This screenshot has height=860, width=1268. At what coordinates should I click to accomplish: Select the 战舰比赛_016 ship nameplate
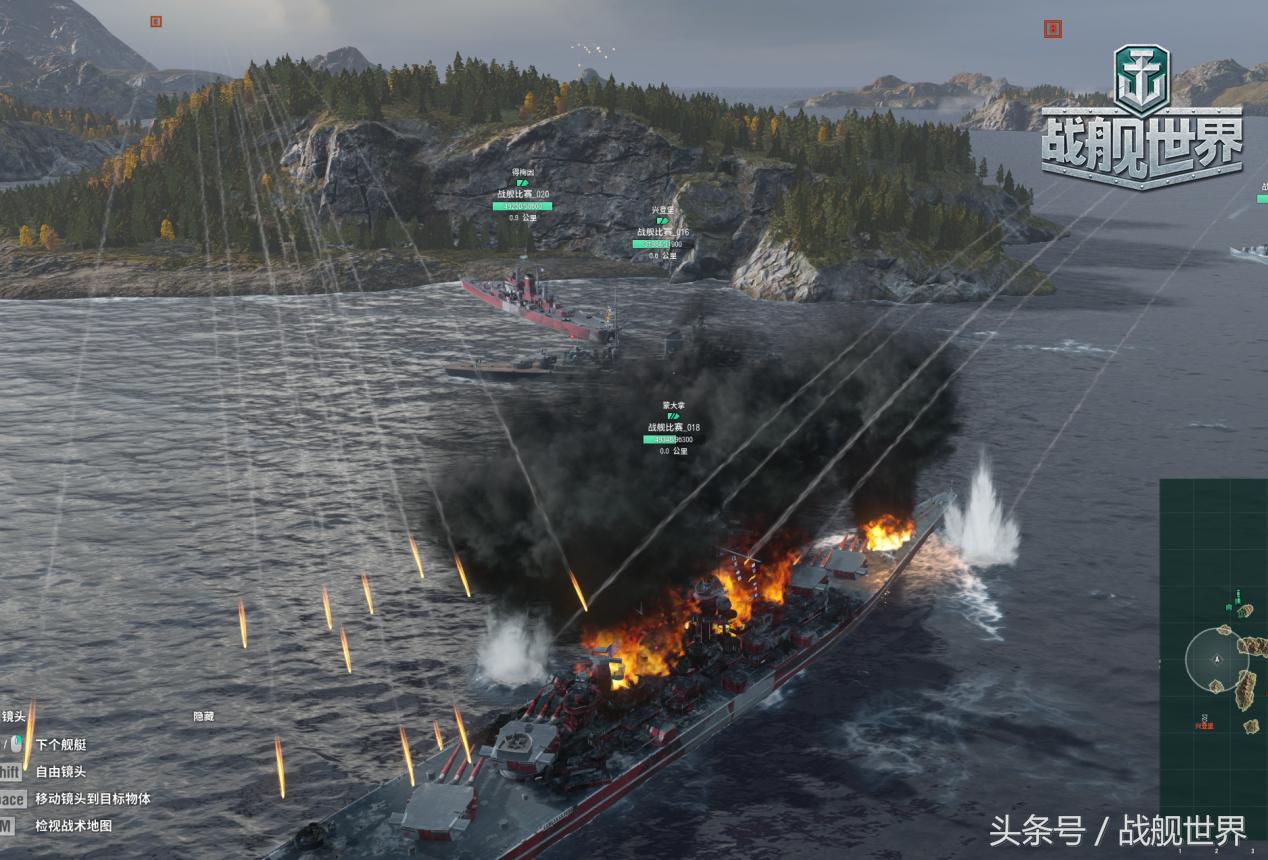[662, 232]
